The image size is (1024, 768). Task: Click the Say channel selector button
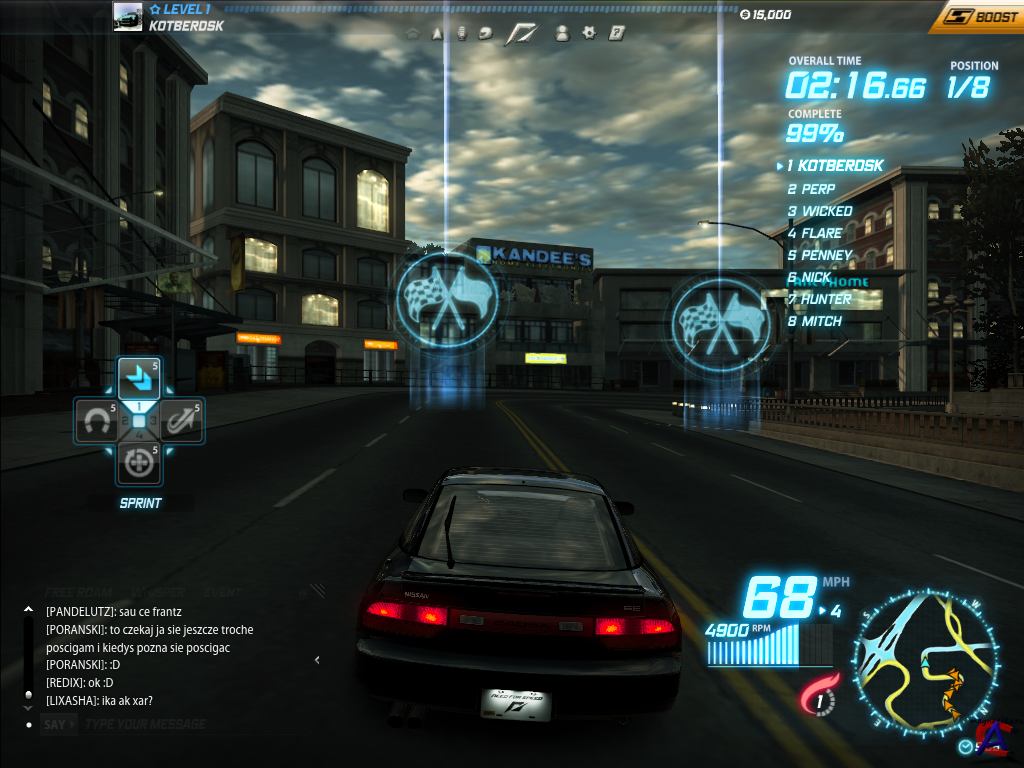tap(59, 724)
